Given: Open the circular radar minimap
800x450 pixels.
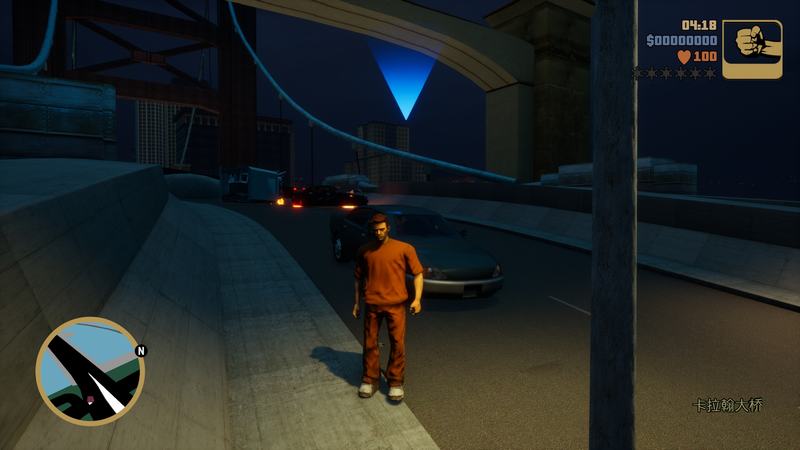Looking at the screenshot, I should [x=90, y=371].
